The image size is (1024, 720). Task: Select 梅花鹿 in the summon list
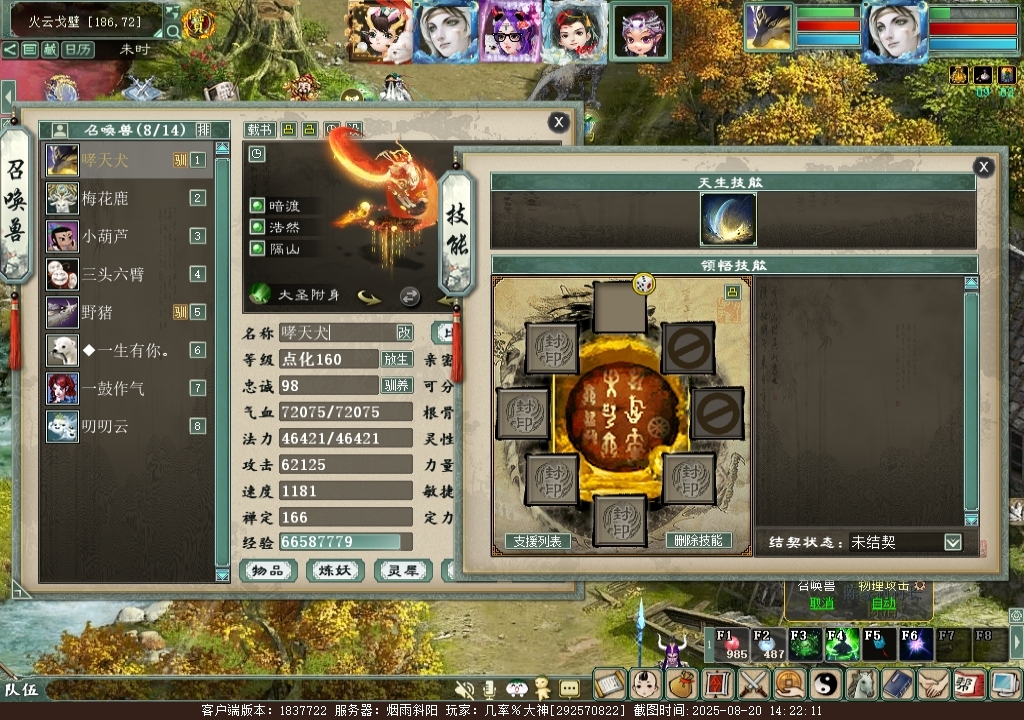pyautogui.click(x=106, y=198)
